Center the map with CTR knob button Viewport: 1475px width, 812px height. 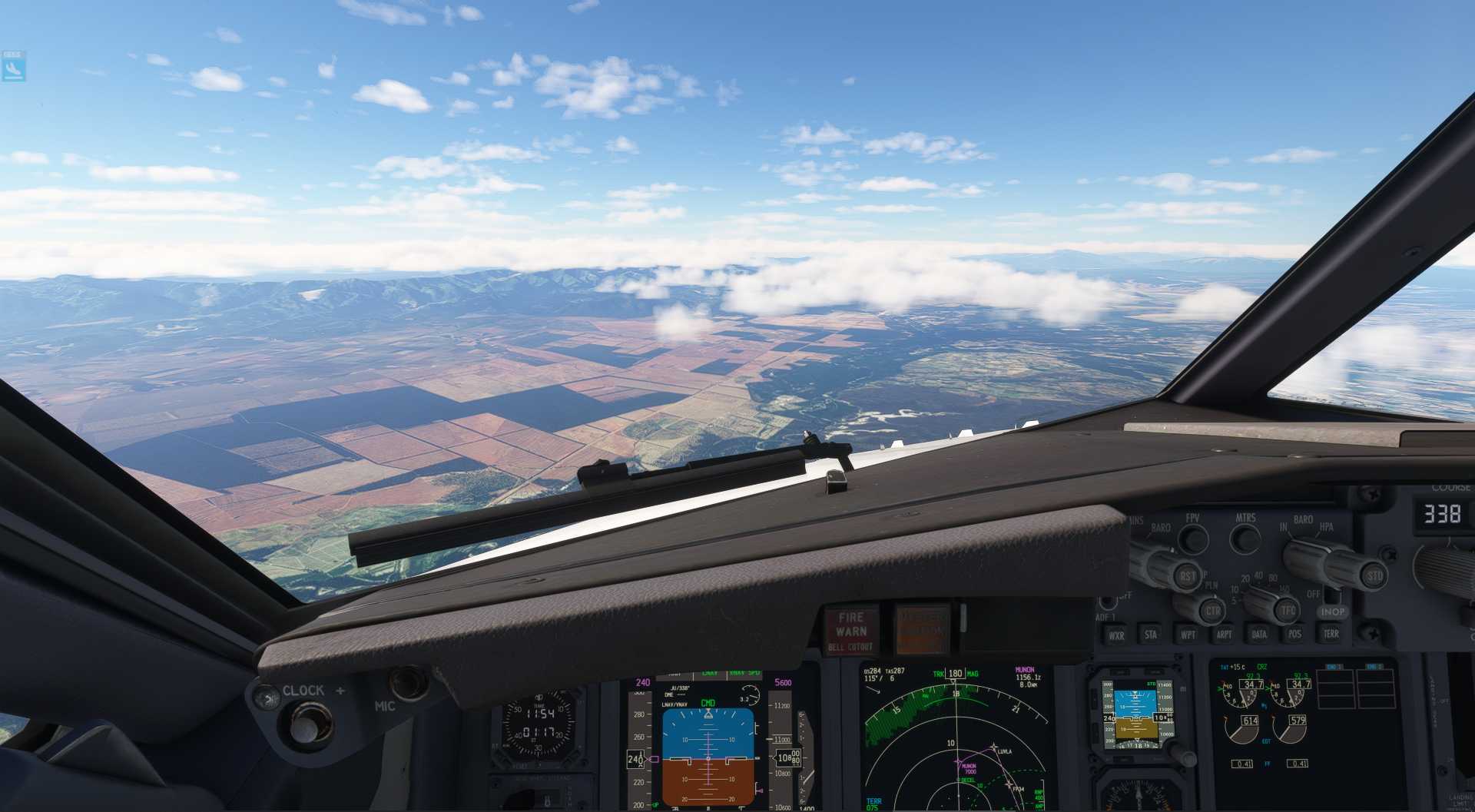point(1213,611)
